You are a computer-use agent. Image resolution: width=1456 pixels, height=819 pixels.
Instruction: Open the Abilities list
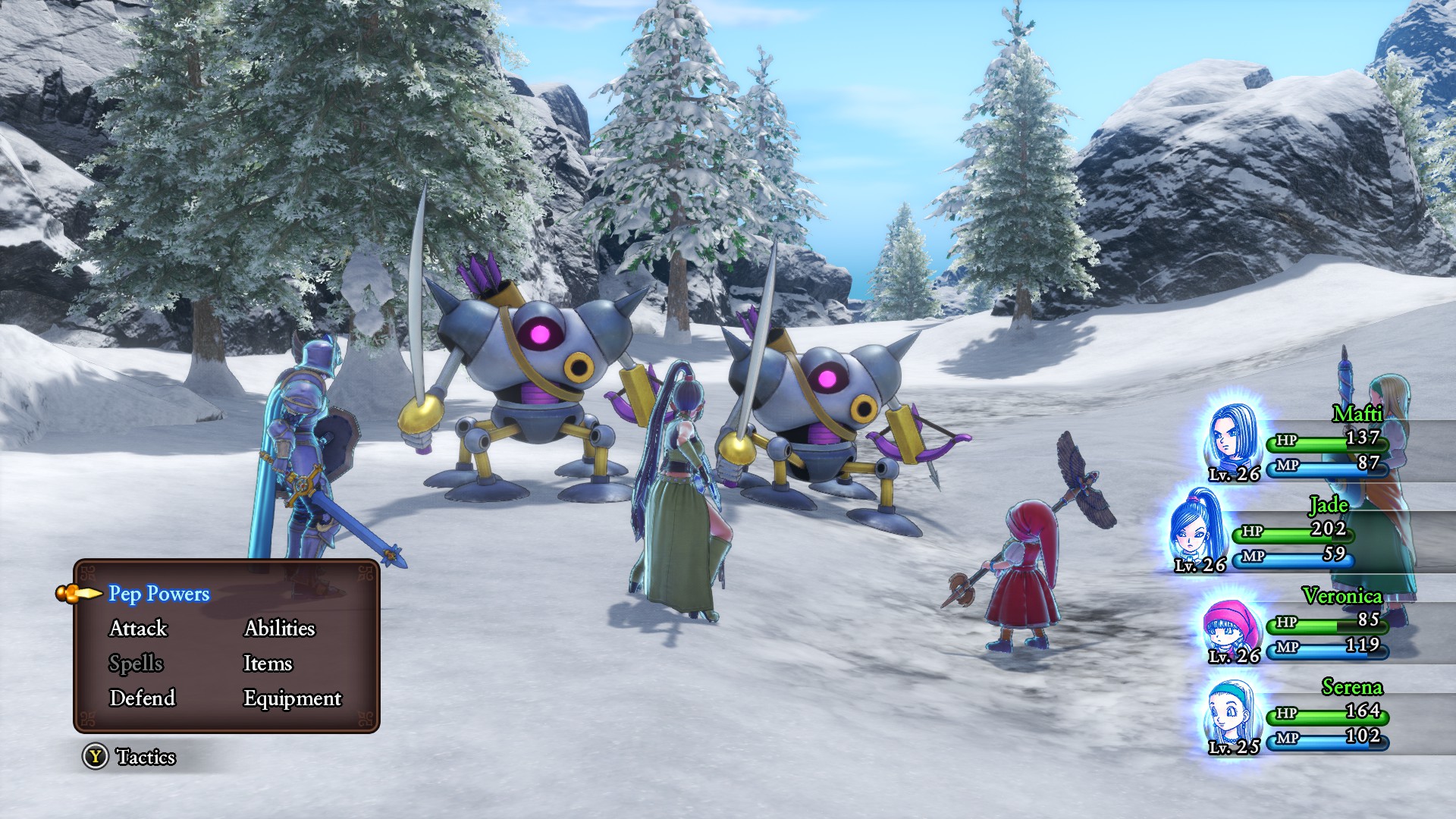click(x=279, y=629)
